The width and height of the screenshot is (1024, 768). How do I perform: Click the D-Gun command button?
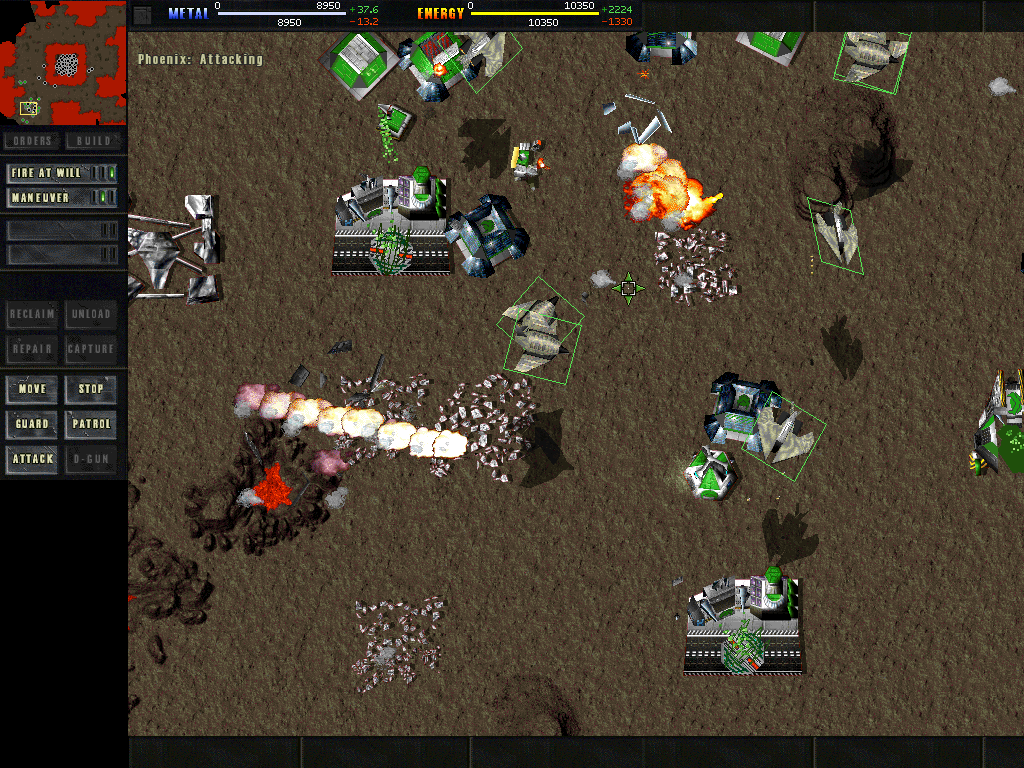point(91,459)
